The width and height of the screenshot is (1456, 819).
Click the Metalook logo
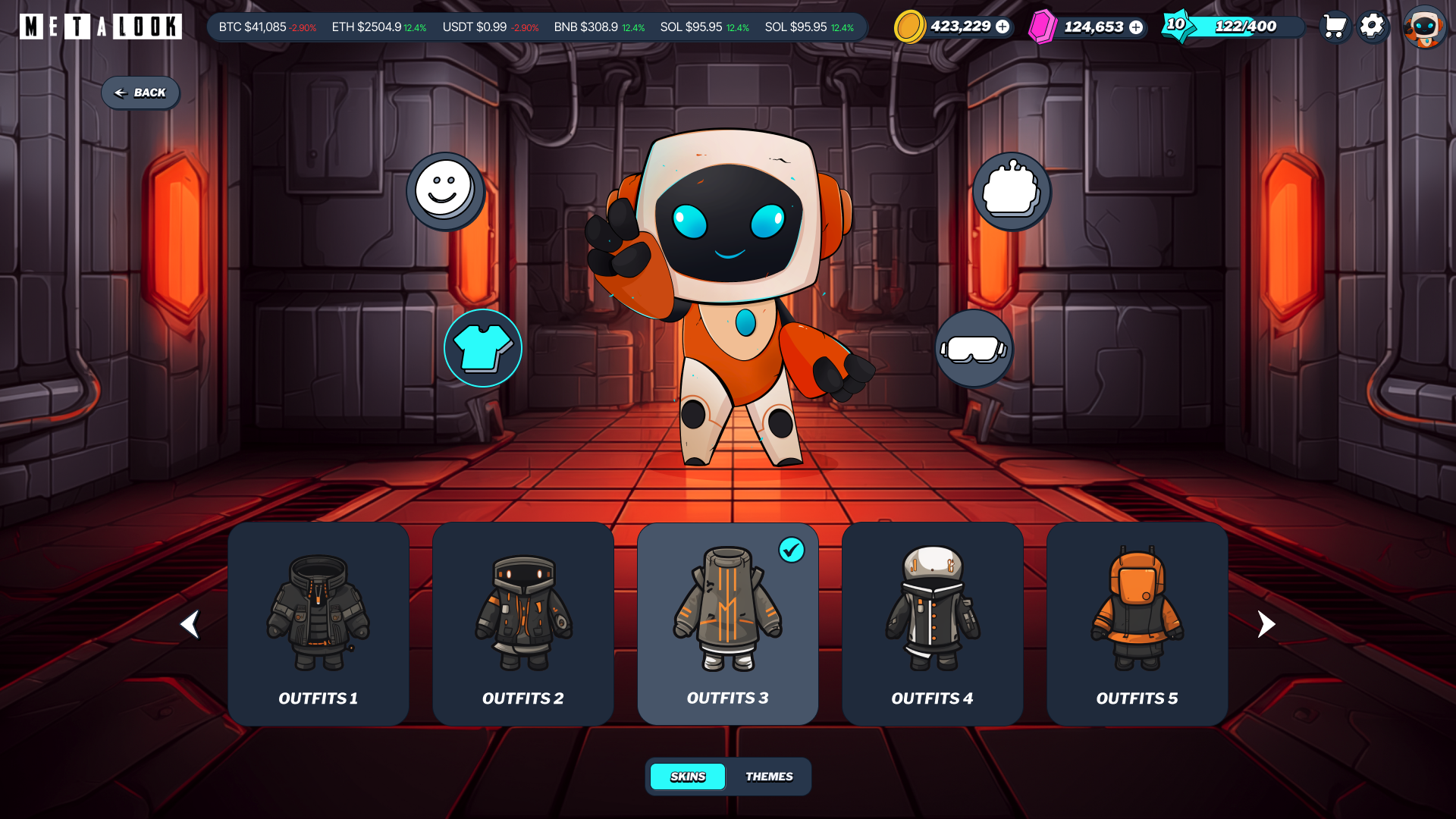pos(101,27)
